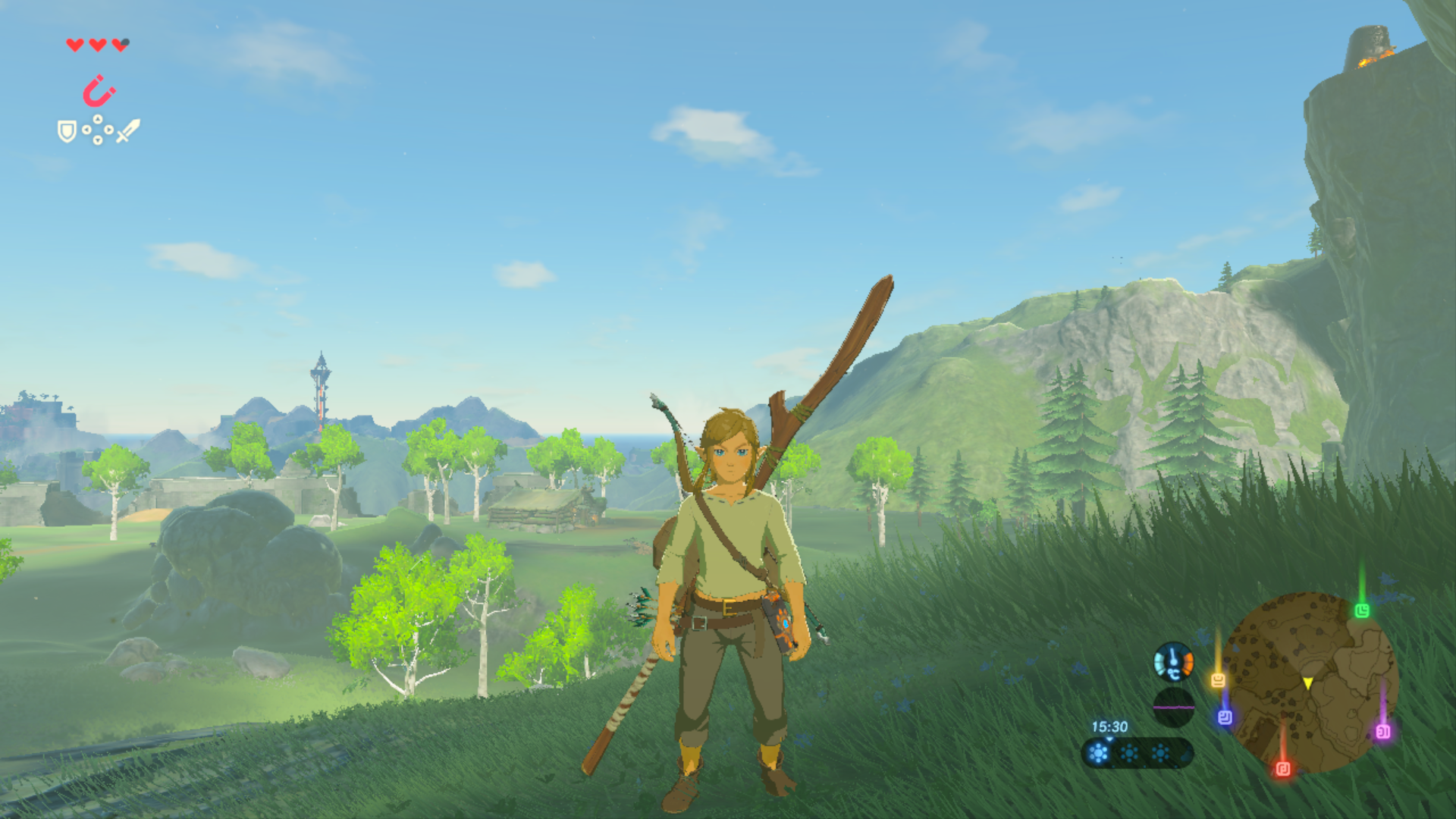Image resolution: width=1456 pixels, height=819 pixels.
Task: Click the d-pad weapon-switch indicator
Action: click(x=98, y=130)
